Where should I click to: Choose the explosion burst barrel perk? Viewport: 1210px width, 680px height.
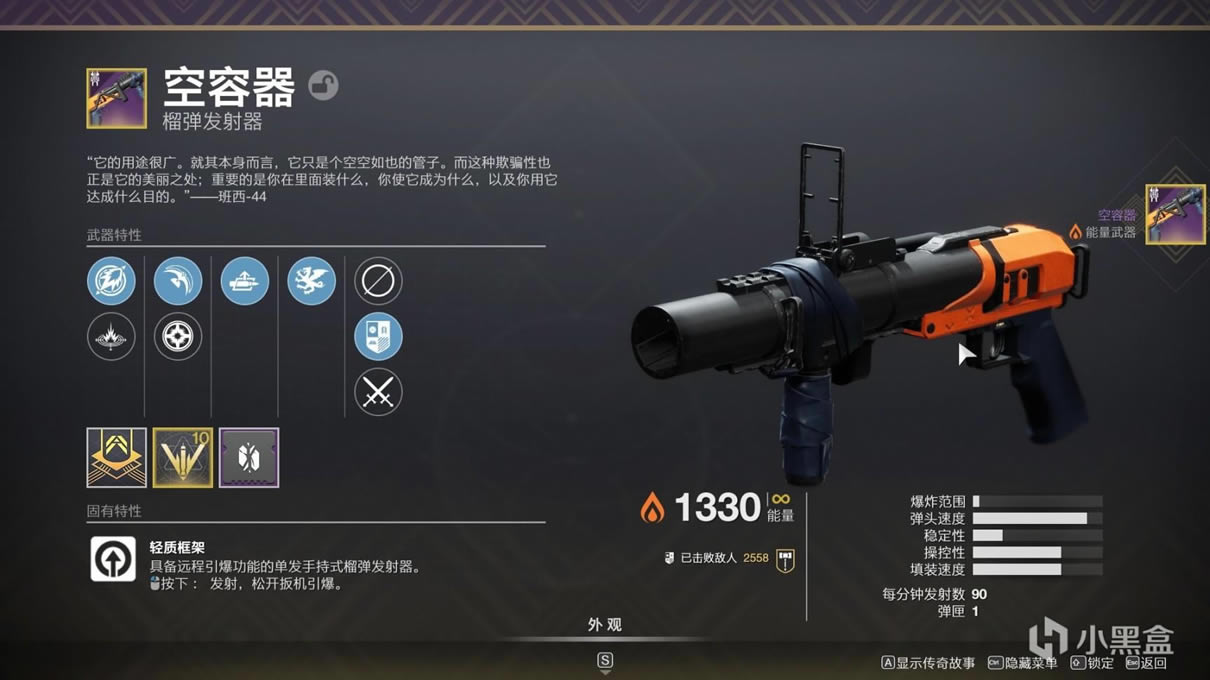pyautogui.click(x=111, y=337)
